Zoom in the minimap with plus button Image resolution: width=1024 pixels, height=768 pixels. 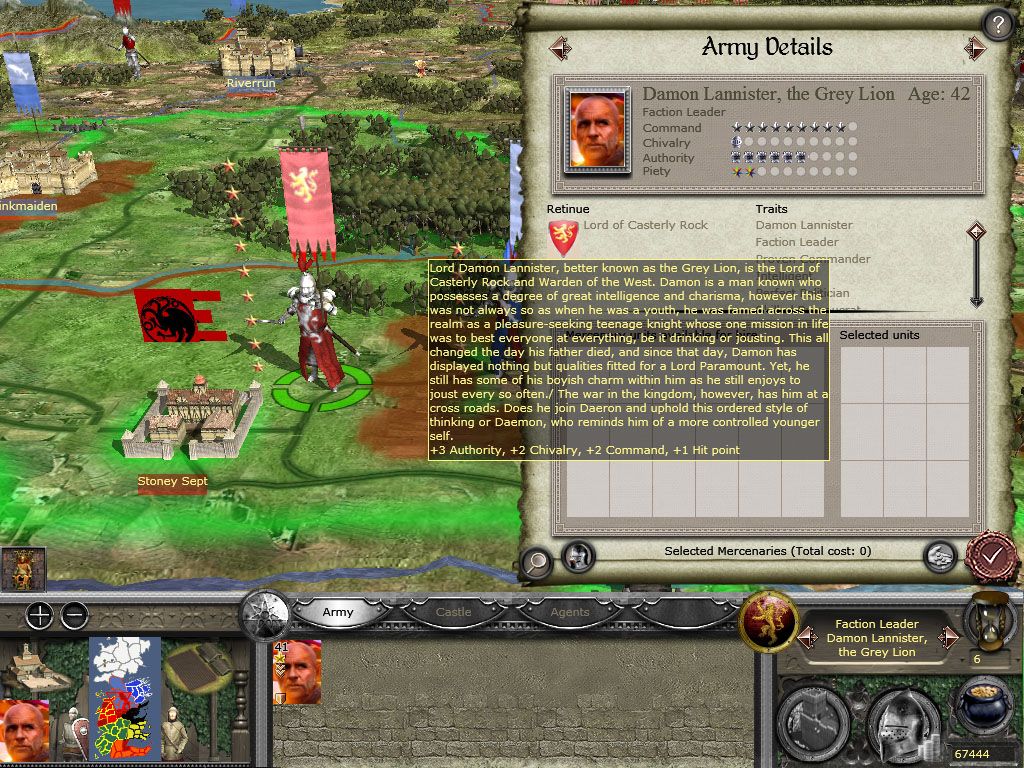39,615
